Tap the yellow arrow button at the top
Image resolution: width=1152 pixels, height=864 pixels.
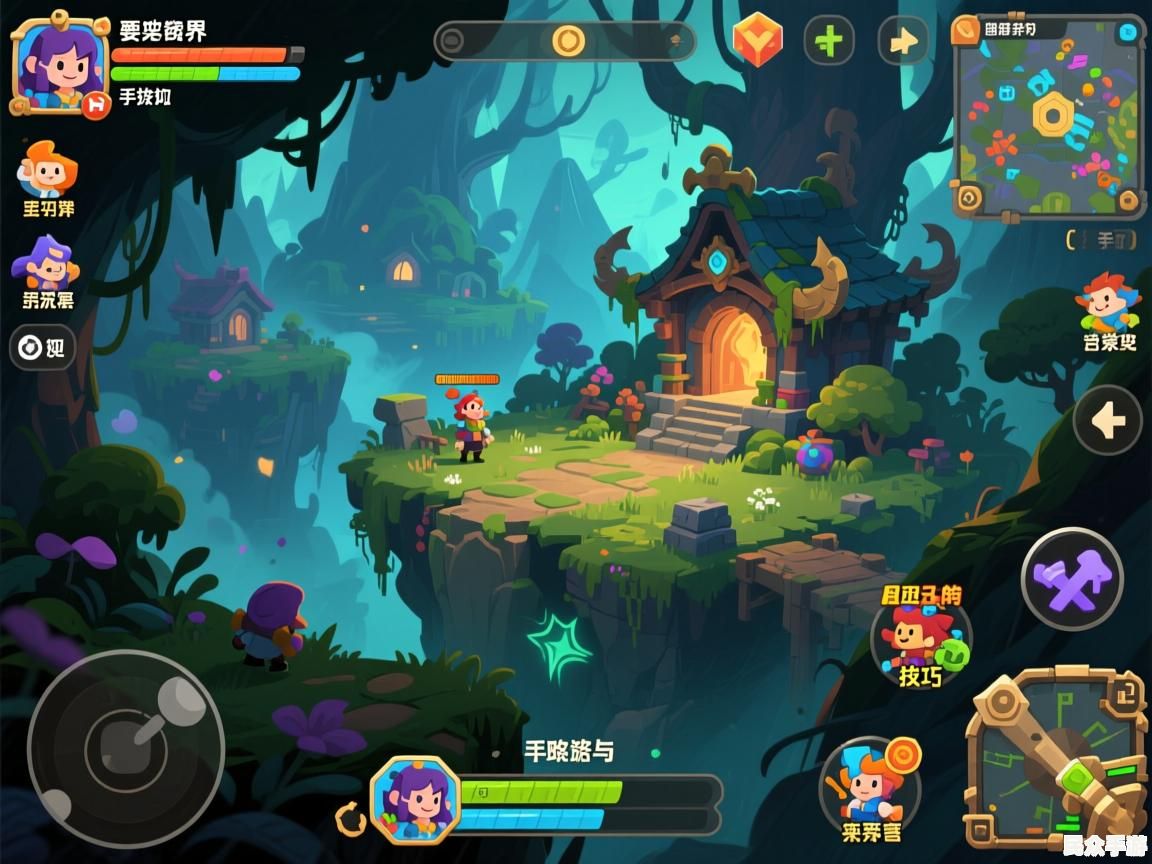point(903,41)
